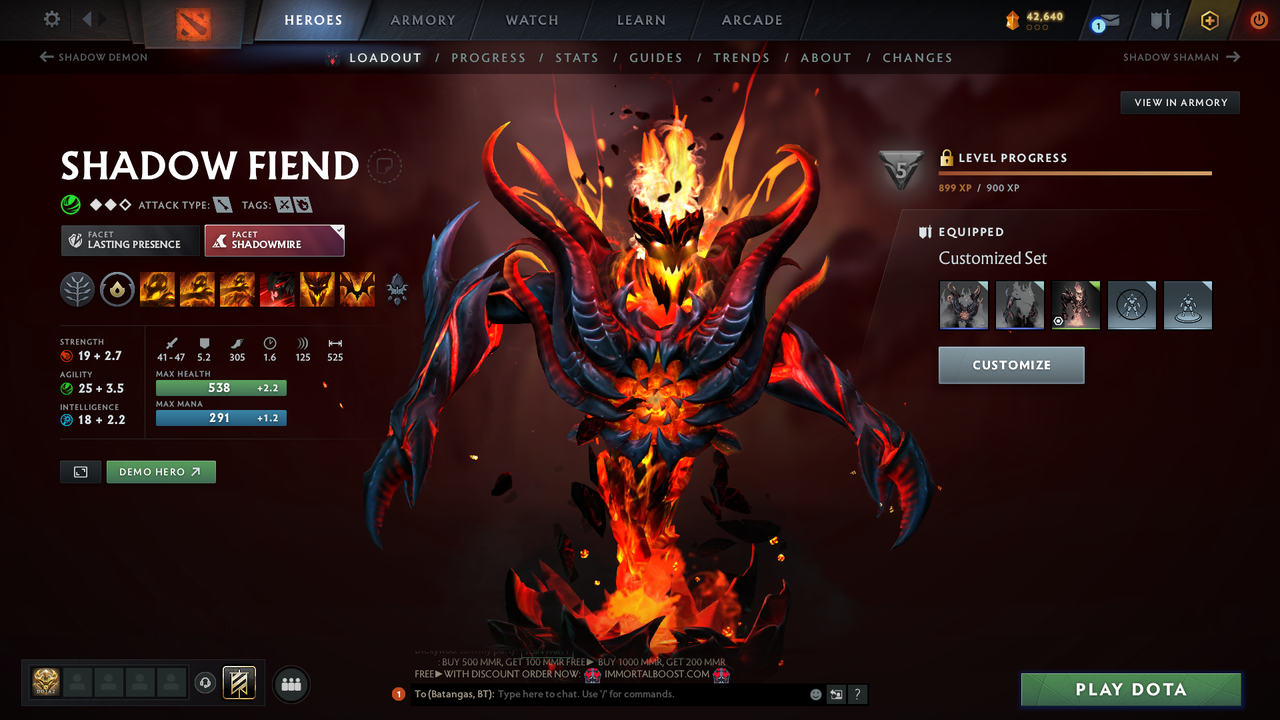Screen dimensions: 1280x720
Task: Toggle voice chat headset icon
Action: [x=207, y=683]
